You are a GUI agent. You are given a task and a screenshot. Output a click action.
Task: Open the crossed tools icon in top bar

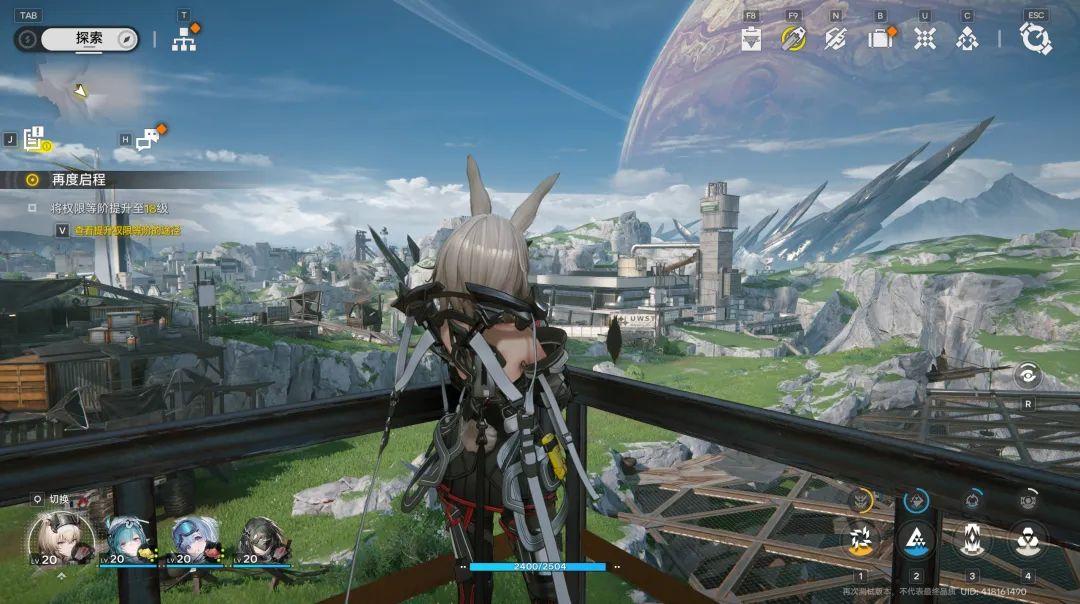click(x=835, y=39)
